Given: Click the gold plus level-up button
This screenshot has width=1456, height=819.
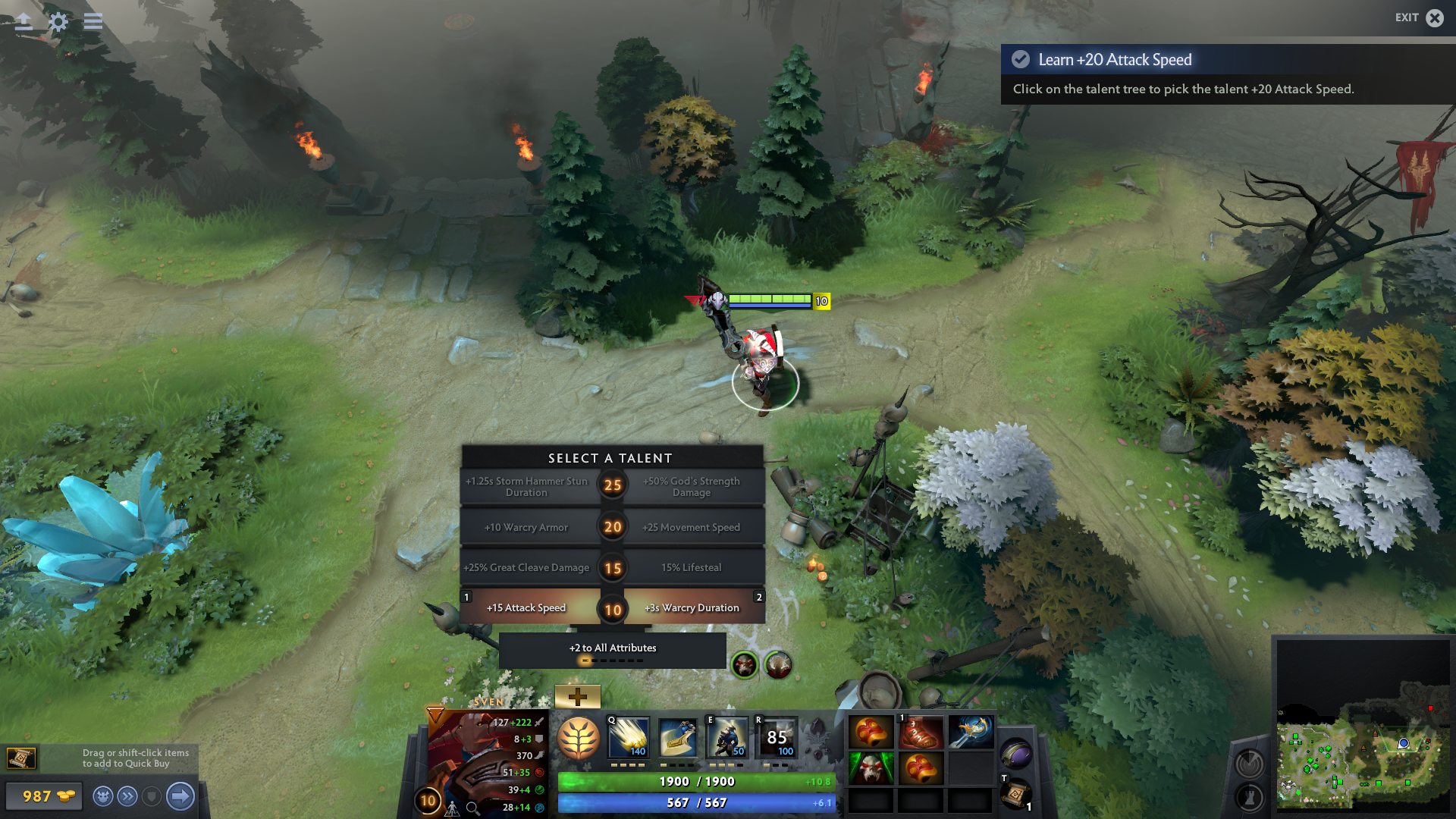Looking at the screenshot, I should 577,696.
